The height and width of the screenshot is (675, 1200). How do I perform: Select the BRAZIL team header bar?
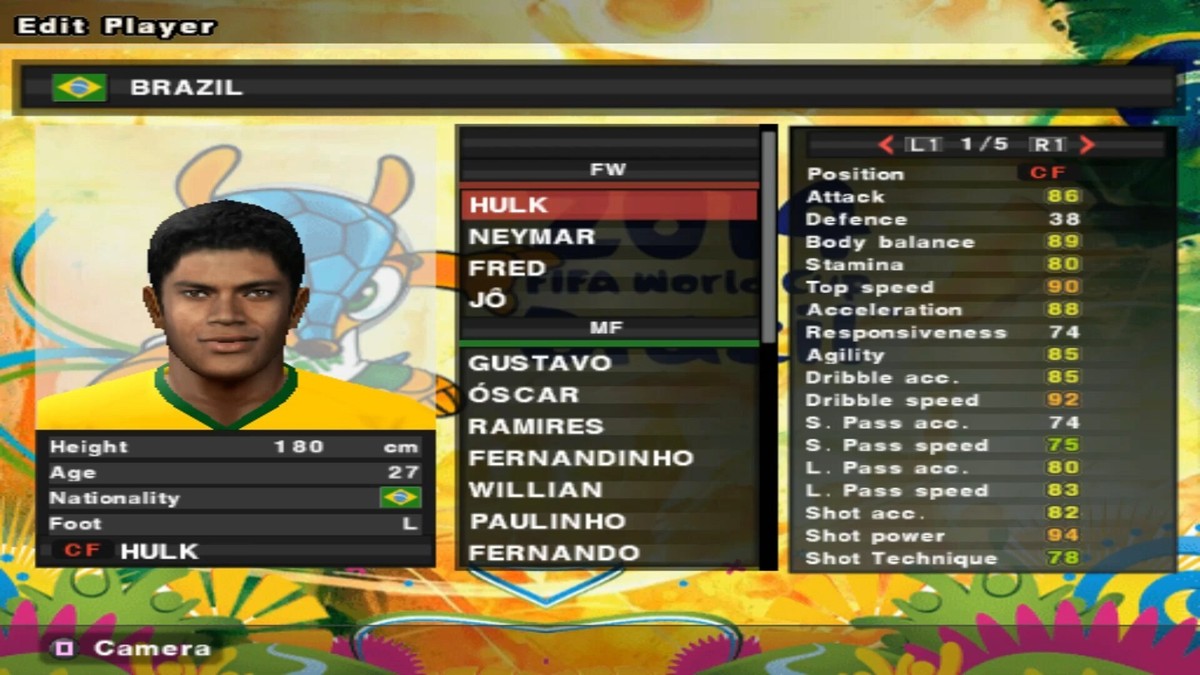click(x=598, y=87)
